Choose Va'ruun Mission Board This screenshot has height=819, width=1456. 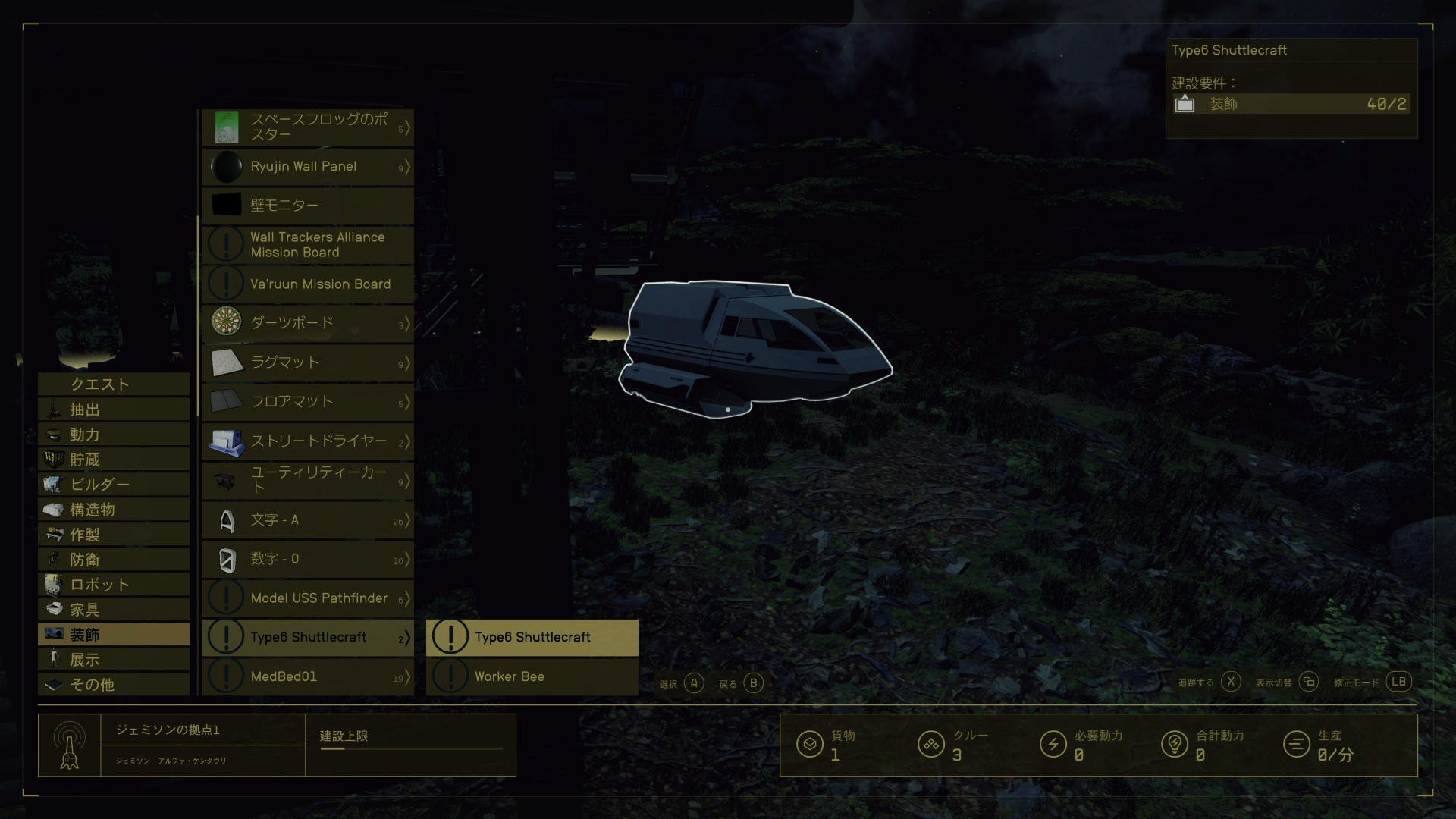tap(308, 284)
